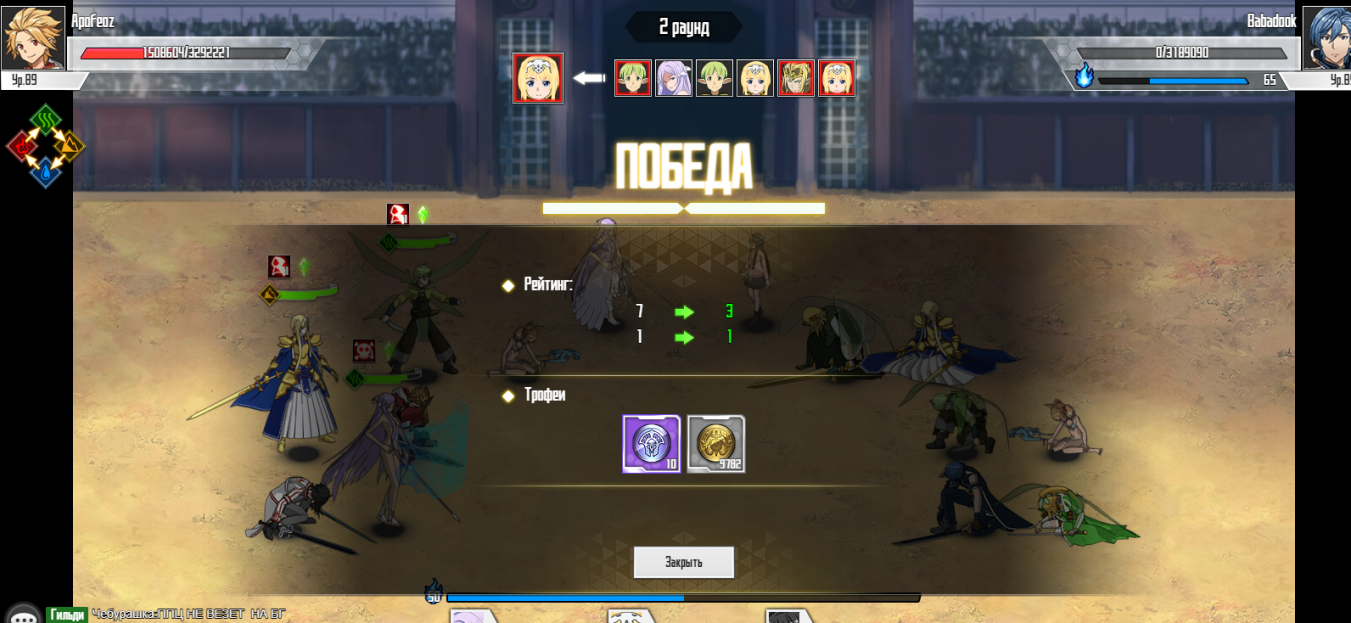This screenshot has height=623, width=1351.
Task: Open ApoFeoz's player avatar
Action: tap(33, 38)
